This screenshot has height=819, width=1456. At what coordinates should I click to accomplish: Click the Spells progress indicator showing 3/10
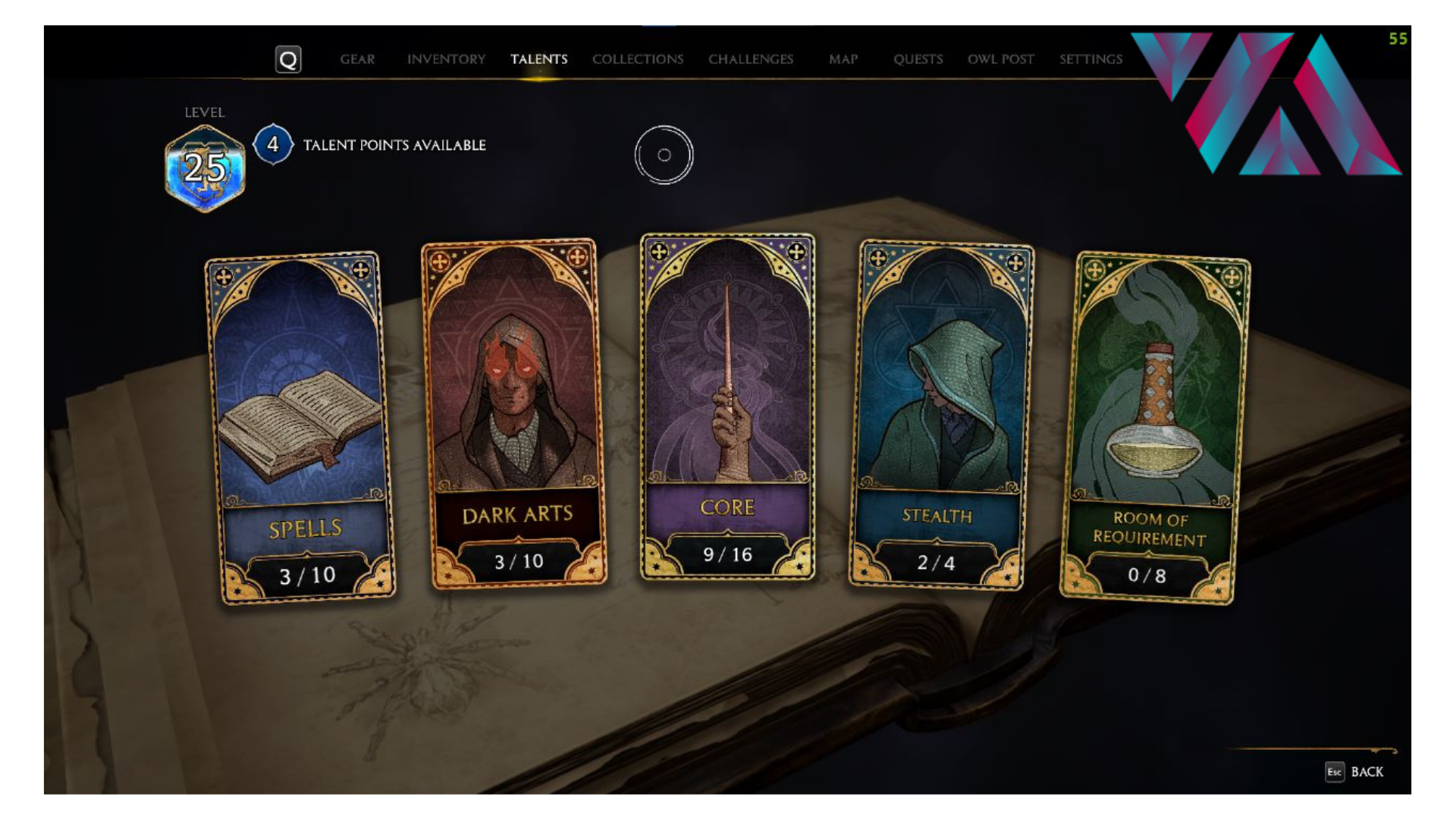pyautogui.click(x=309, y=575)
